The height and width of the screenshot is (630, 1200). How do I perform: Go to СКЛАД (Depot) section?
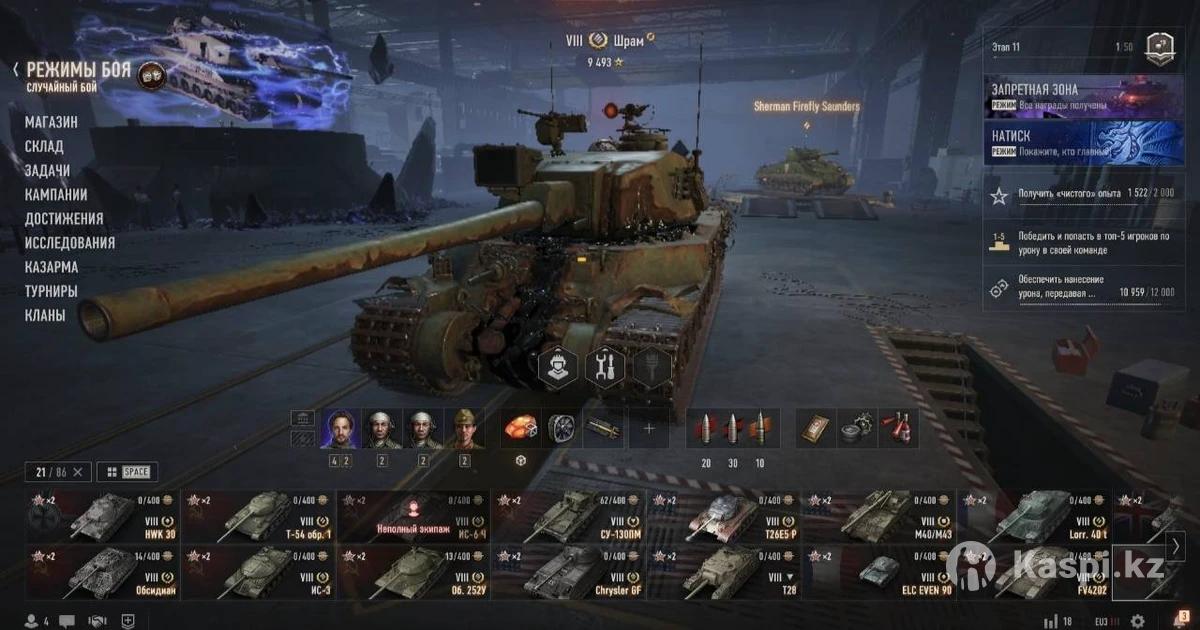44,146
